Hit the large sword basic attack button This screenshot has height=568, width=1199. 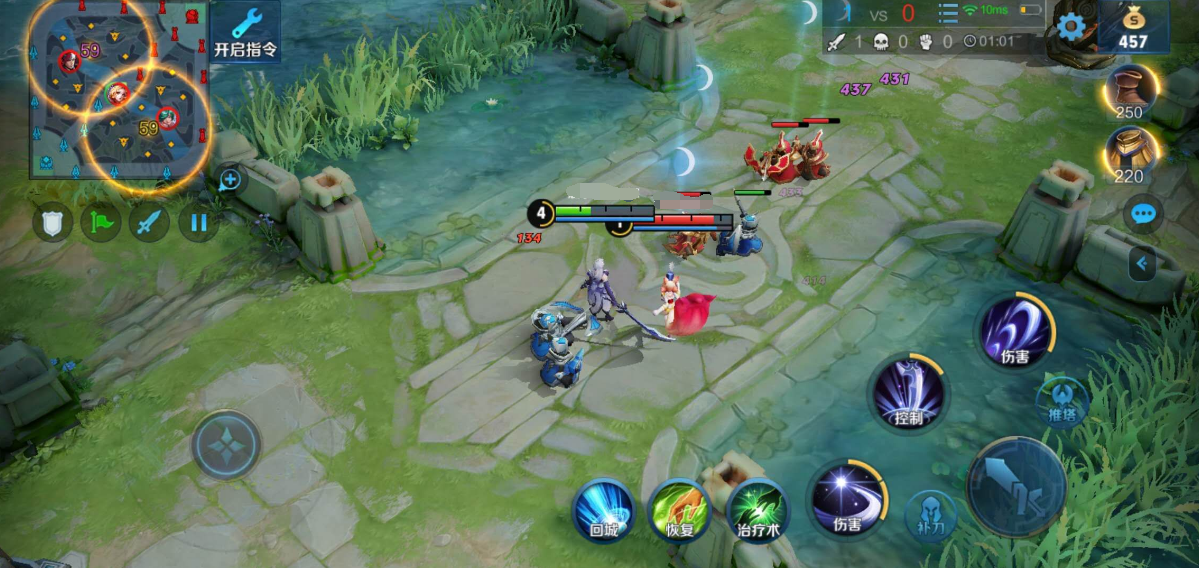[1016, 488]
